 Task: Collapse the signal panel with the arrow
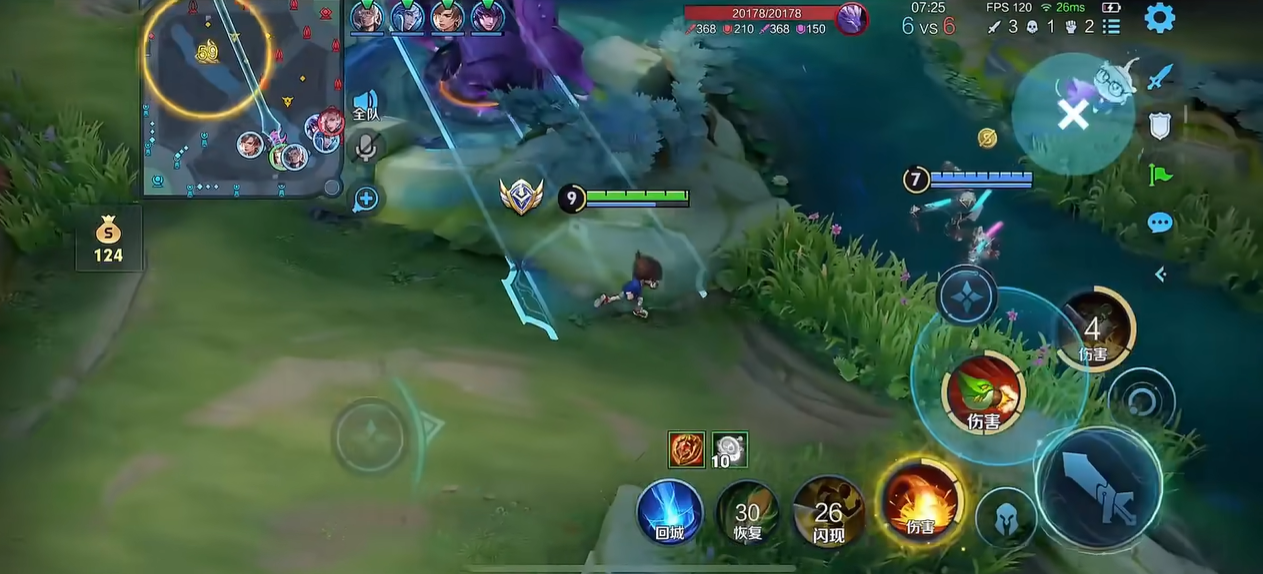(1160, 274)
